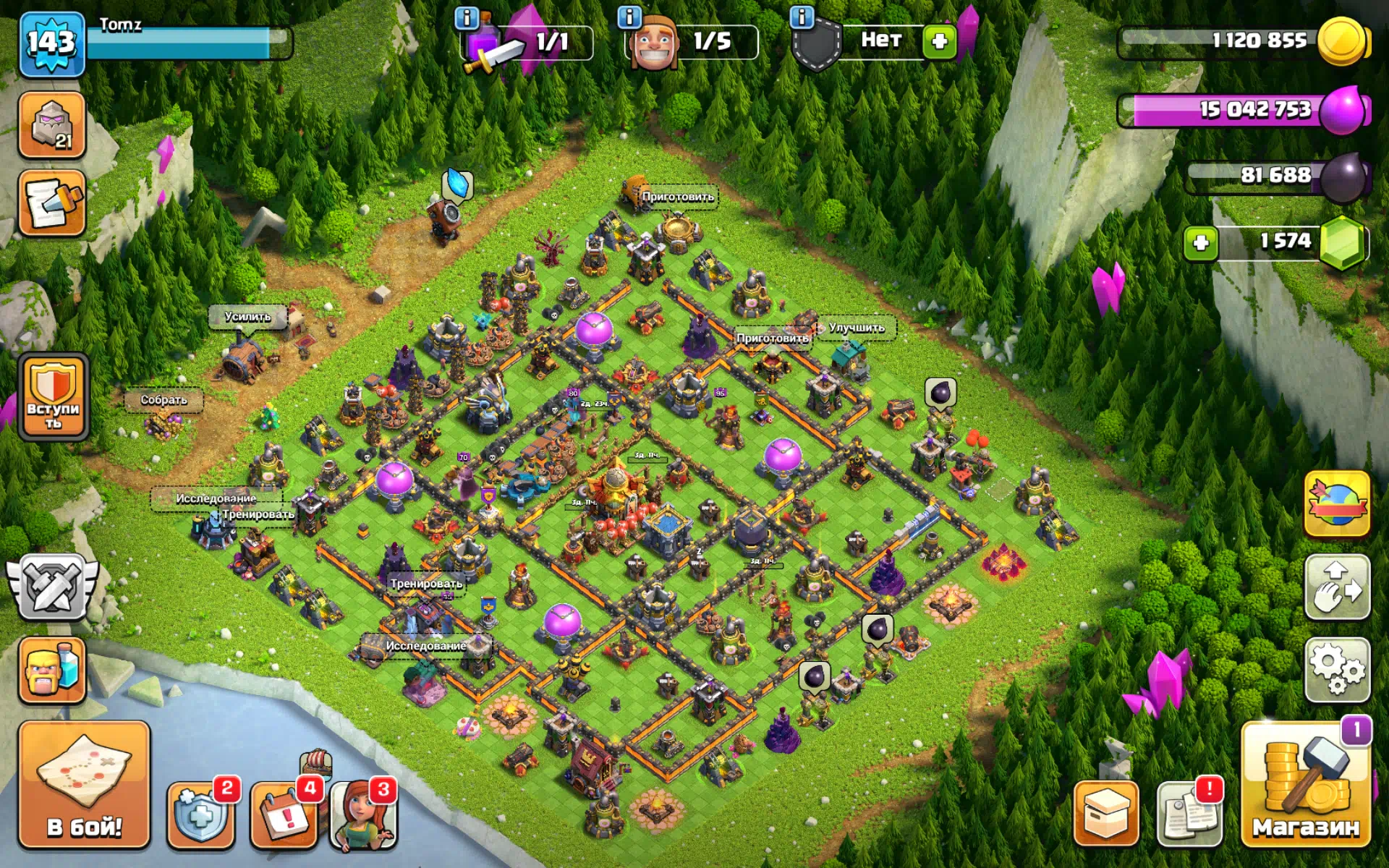
Task: Add gems with the green plus button
Action: point(1201,242)
